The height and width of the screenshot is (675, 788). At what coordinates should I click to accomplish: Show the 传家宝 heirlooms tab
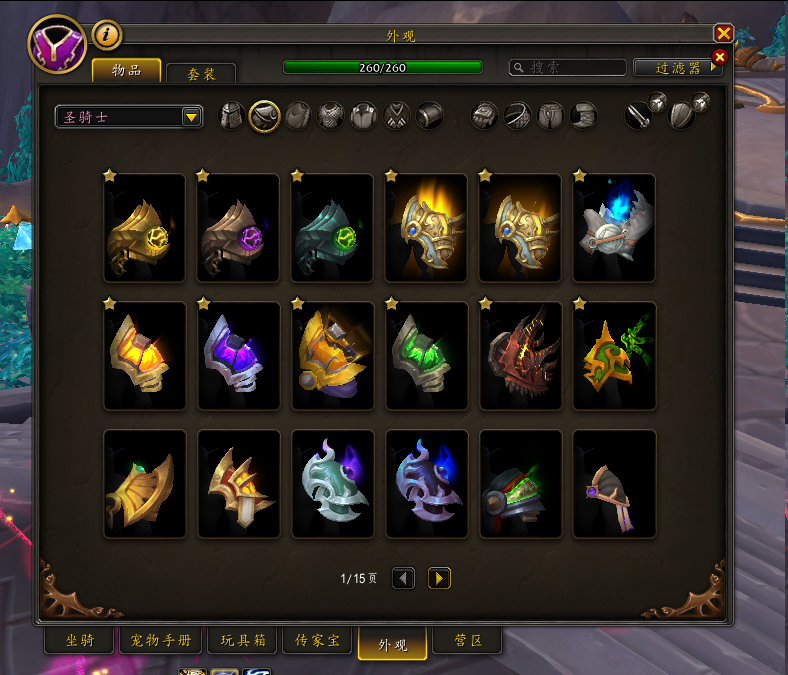click(316, 640)
